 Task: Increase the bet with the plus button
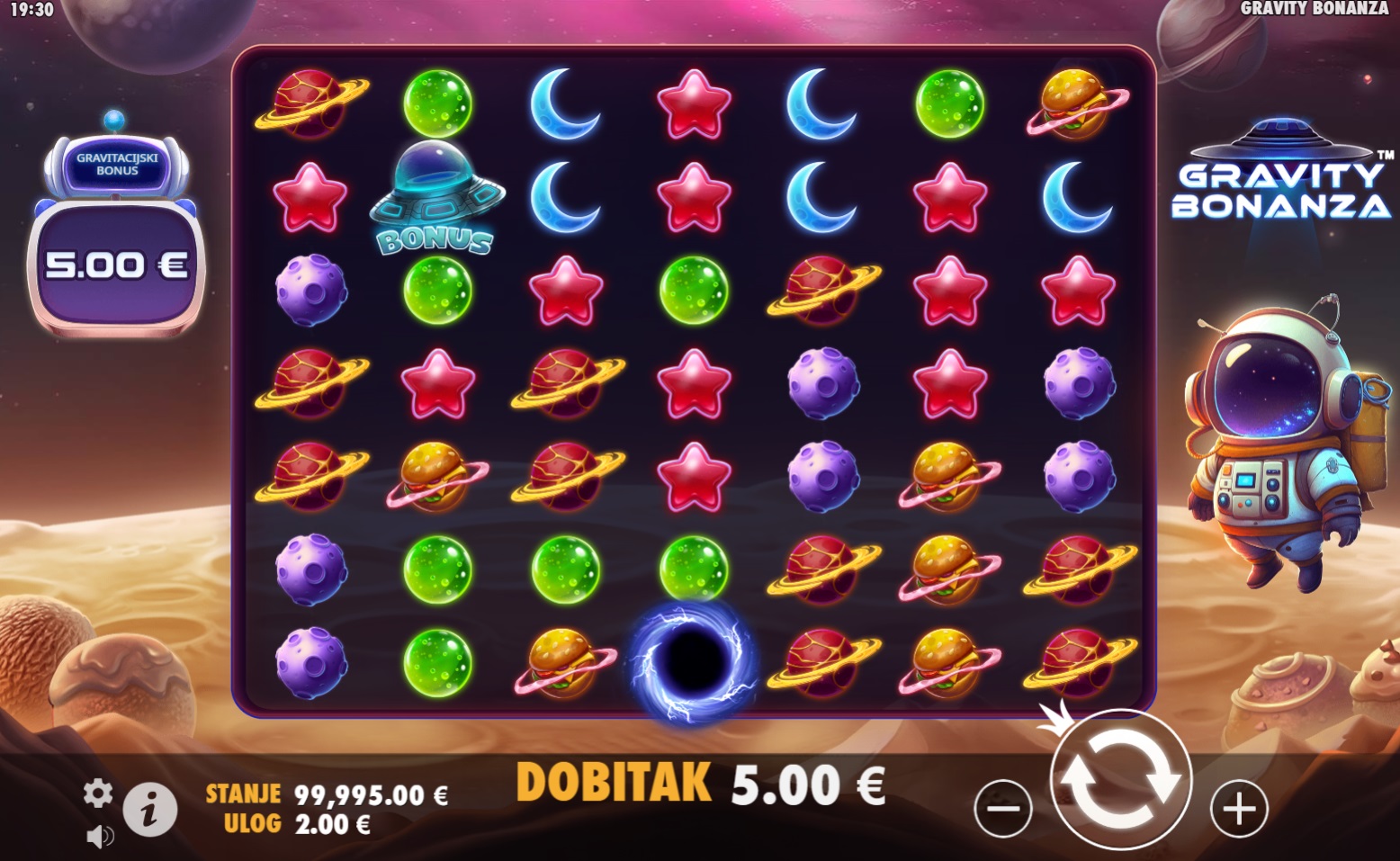[1239, 809]
